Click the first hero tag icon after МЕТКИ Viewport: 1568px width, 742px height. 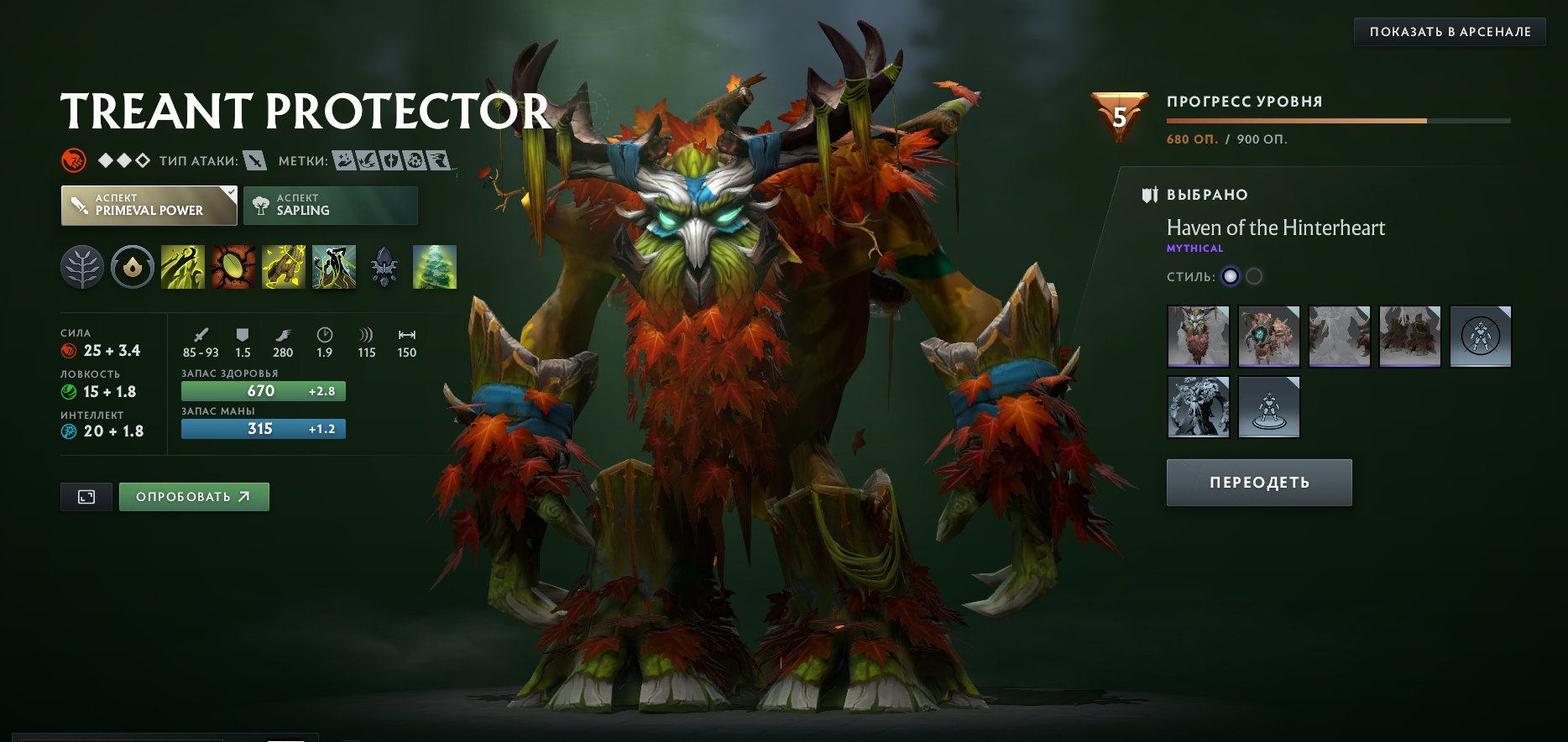(344, 158)
